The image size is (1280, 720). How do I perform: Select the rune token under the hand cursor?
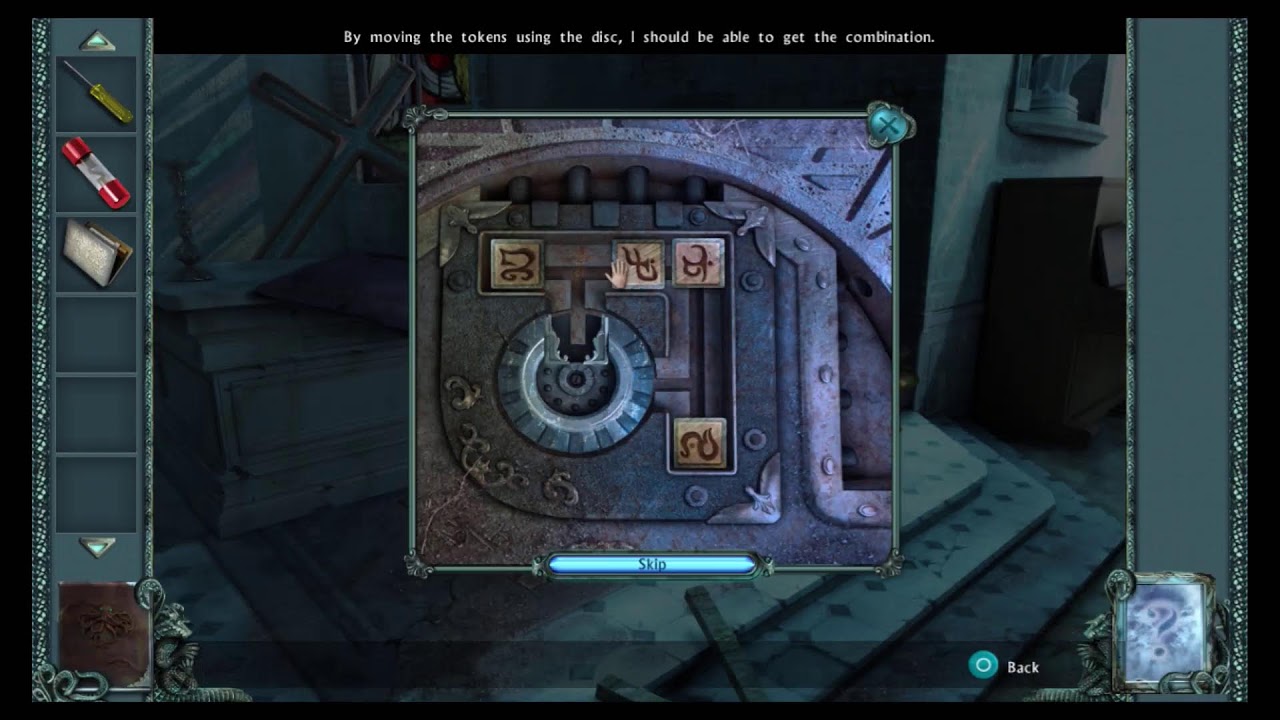pyautogui.click(x=637, y=265)
